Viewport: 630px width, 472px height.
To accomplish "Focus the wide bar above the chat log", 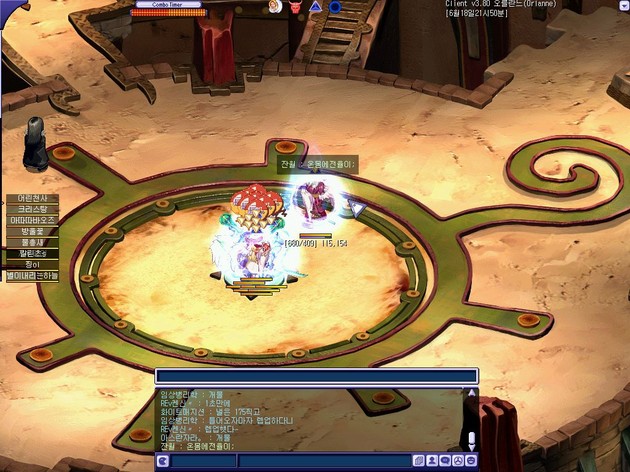I will click(315, 376).
